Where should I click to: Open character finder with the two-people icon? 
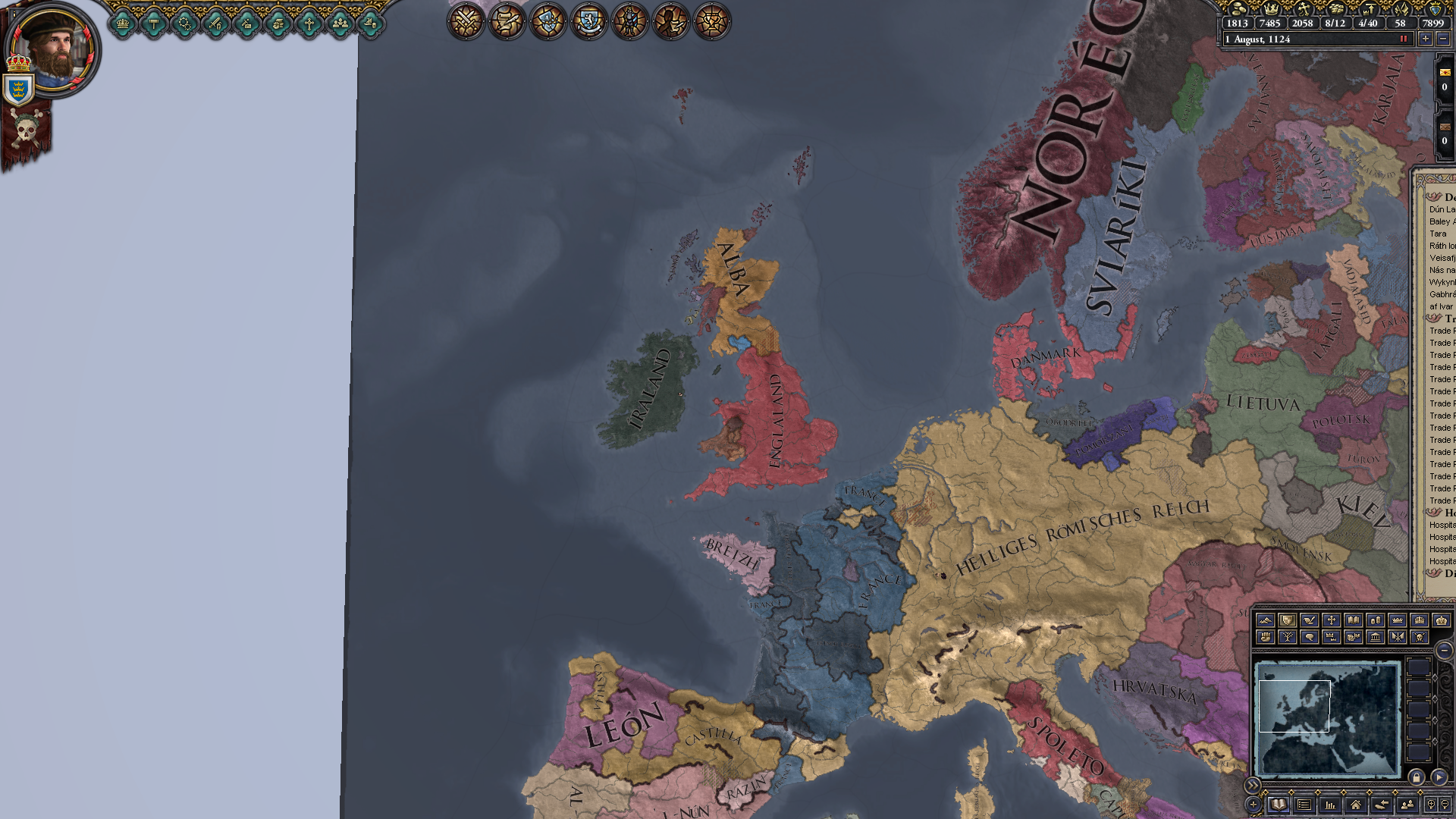1409,804
